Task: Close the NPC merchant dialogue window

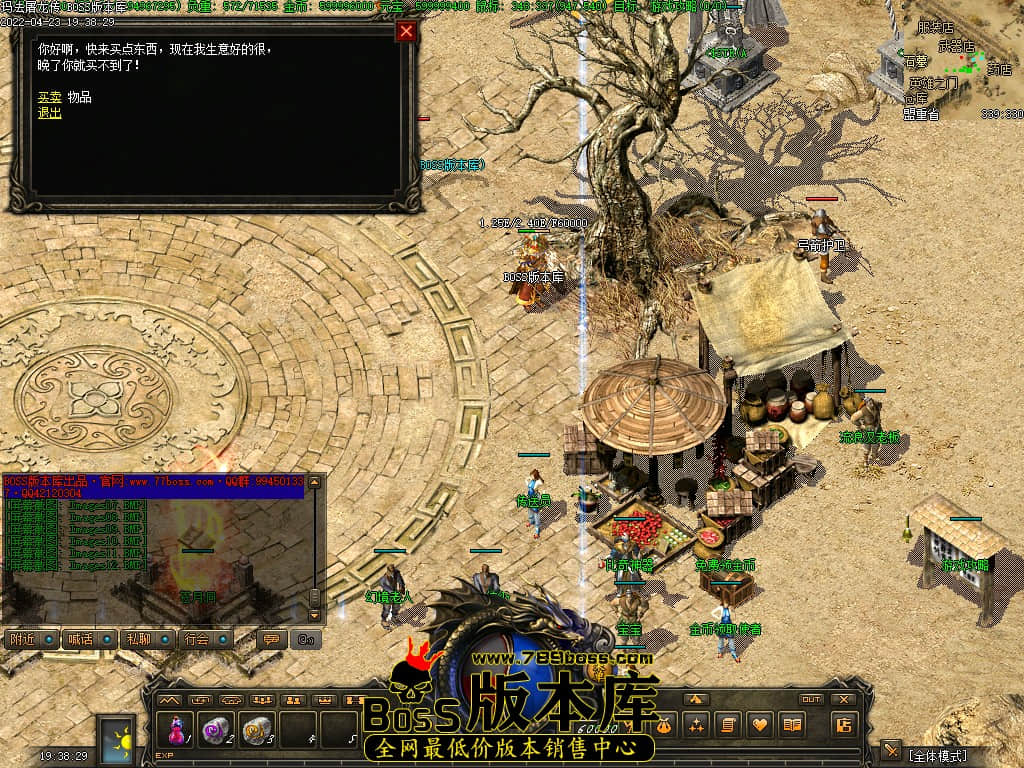Action: (x=406, y=31)
